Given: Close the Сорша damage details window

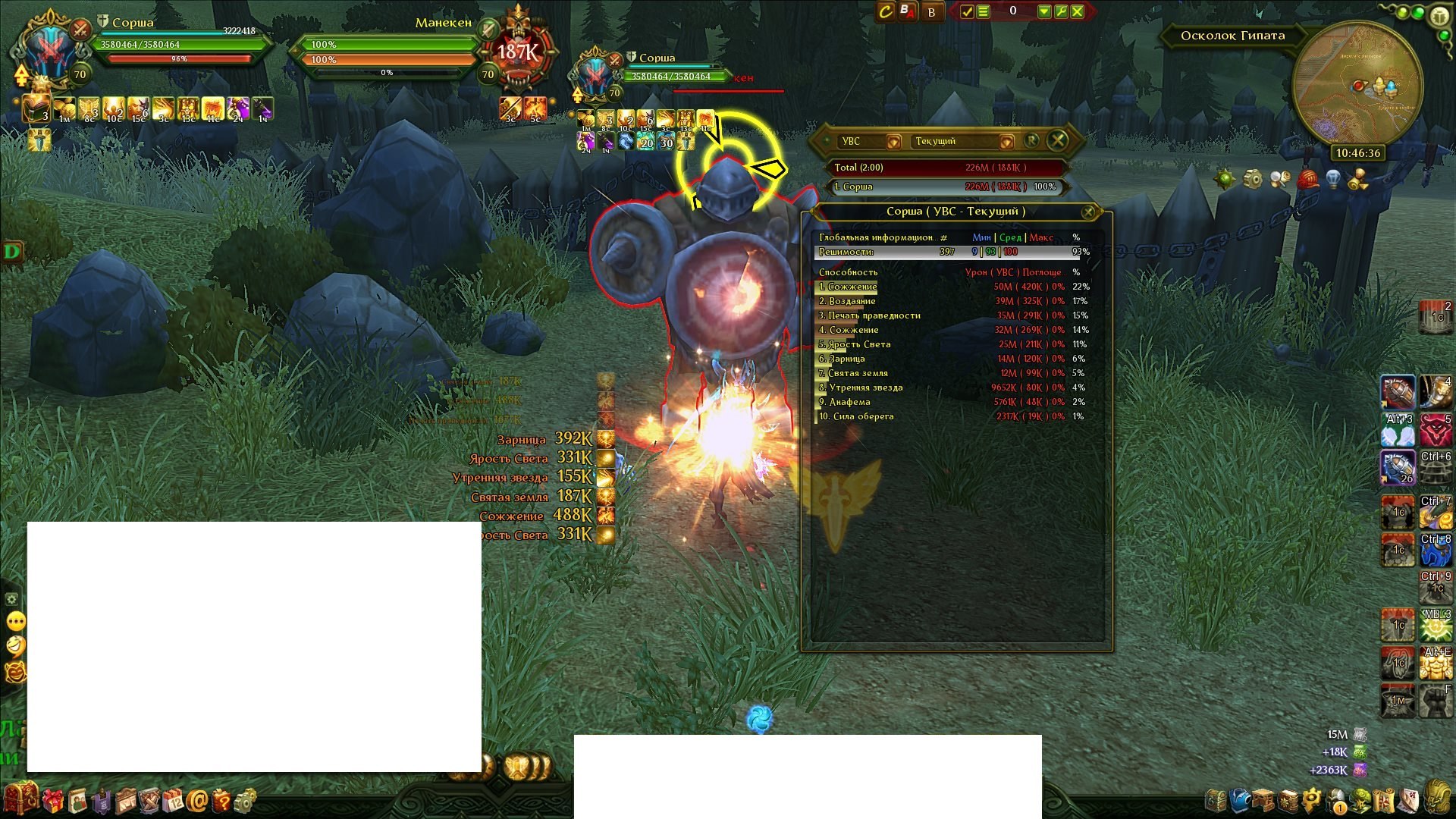Looking at the screenshot, I should pos(1088,212).
